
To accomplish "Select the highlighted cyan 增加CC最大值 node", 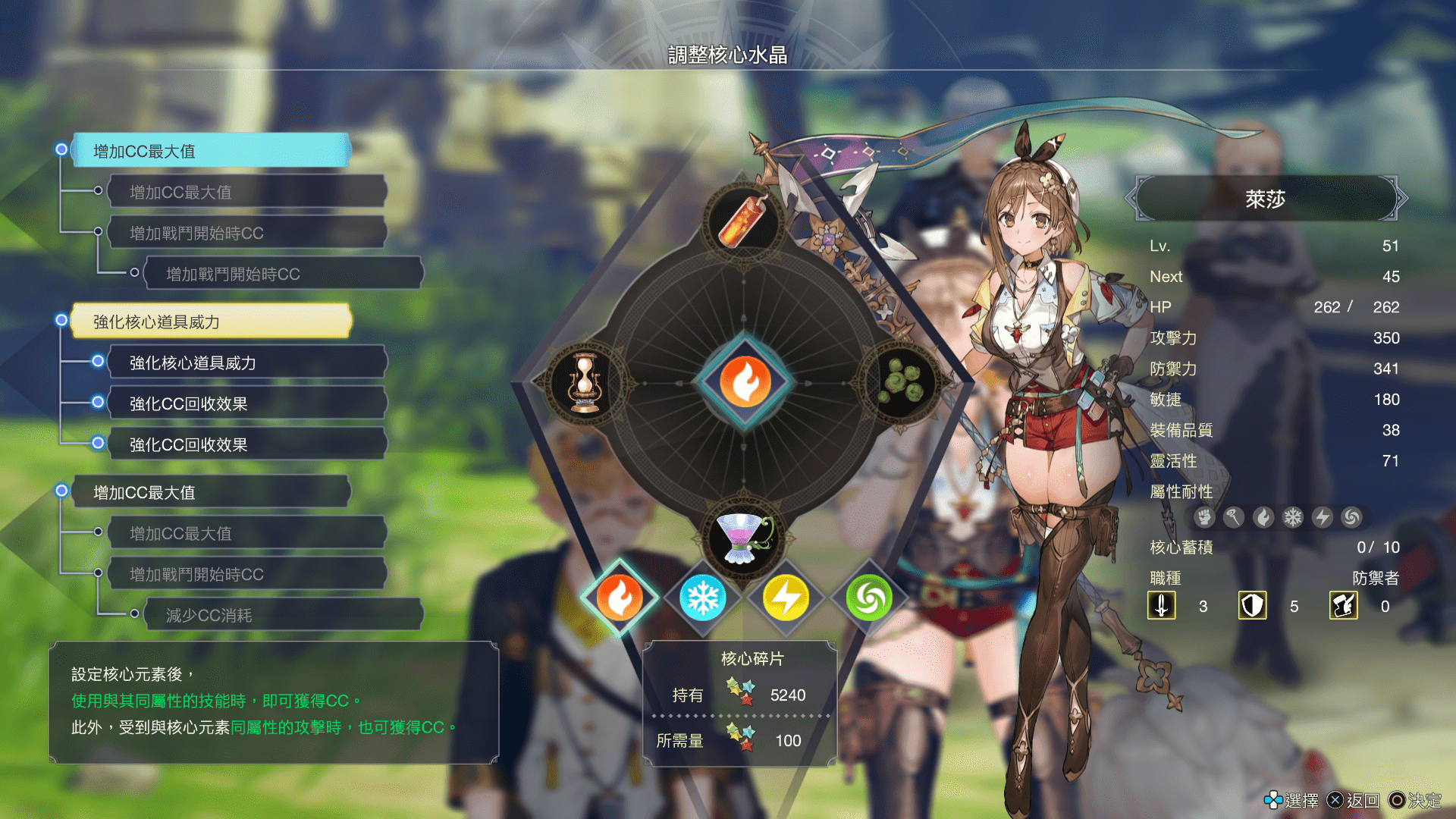I will coord(211,151).
